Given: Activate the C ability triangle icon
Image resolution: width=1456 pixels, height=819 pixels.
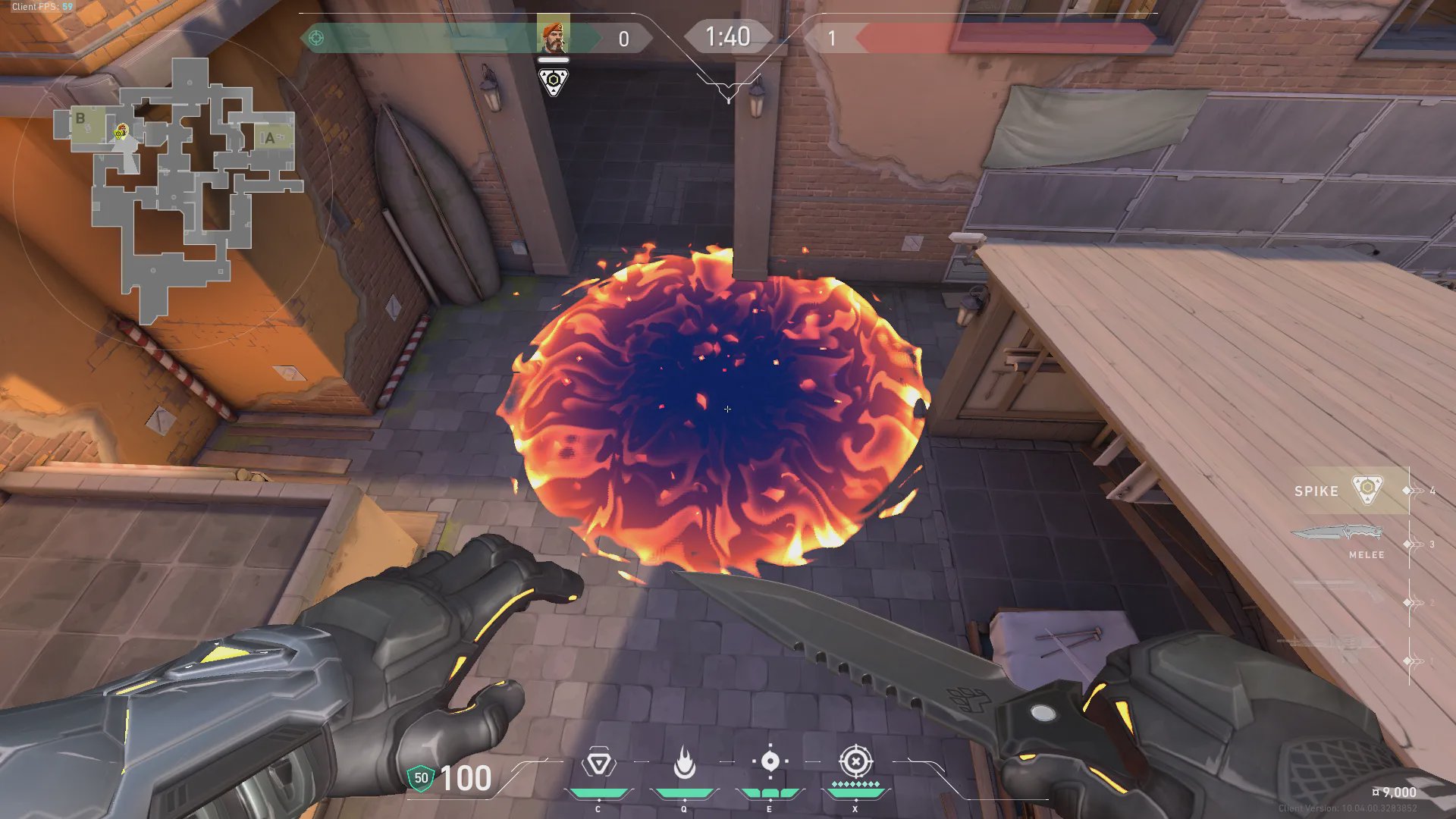Looking at the screenshot, I should [598, 763].
